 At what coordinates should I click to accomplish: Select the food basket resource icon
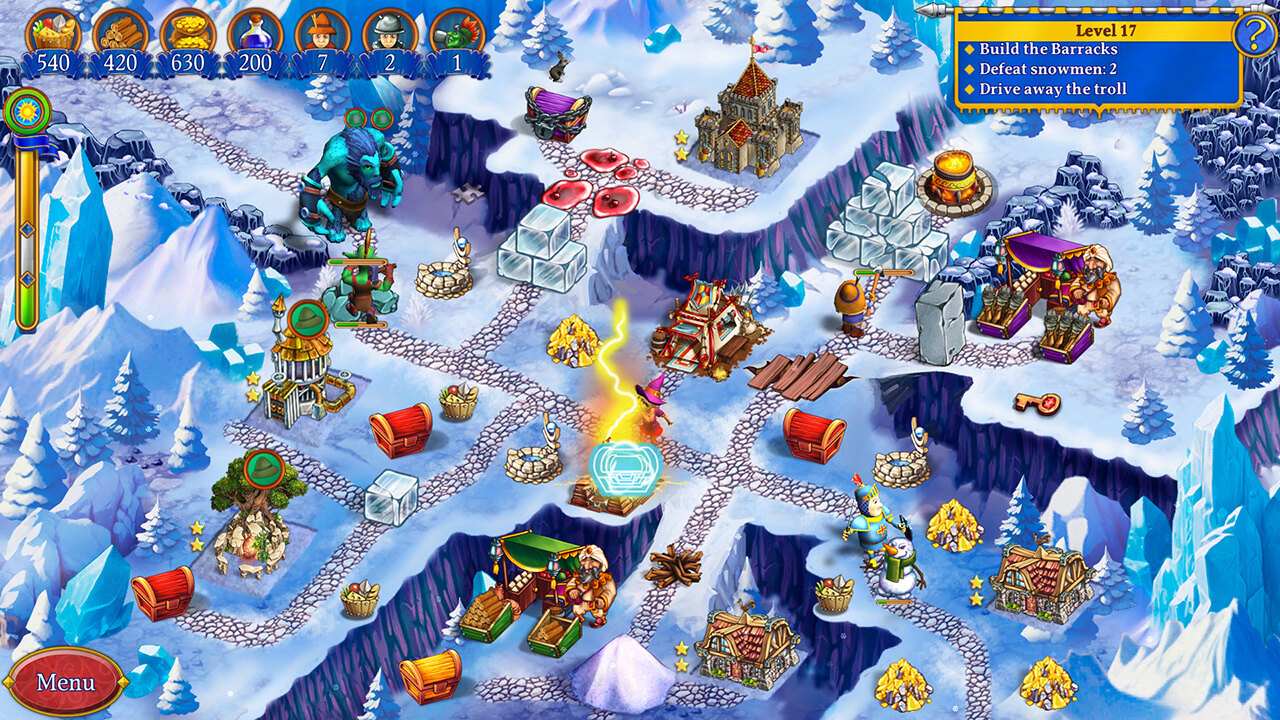pos(53,32)
